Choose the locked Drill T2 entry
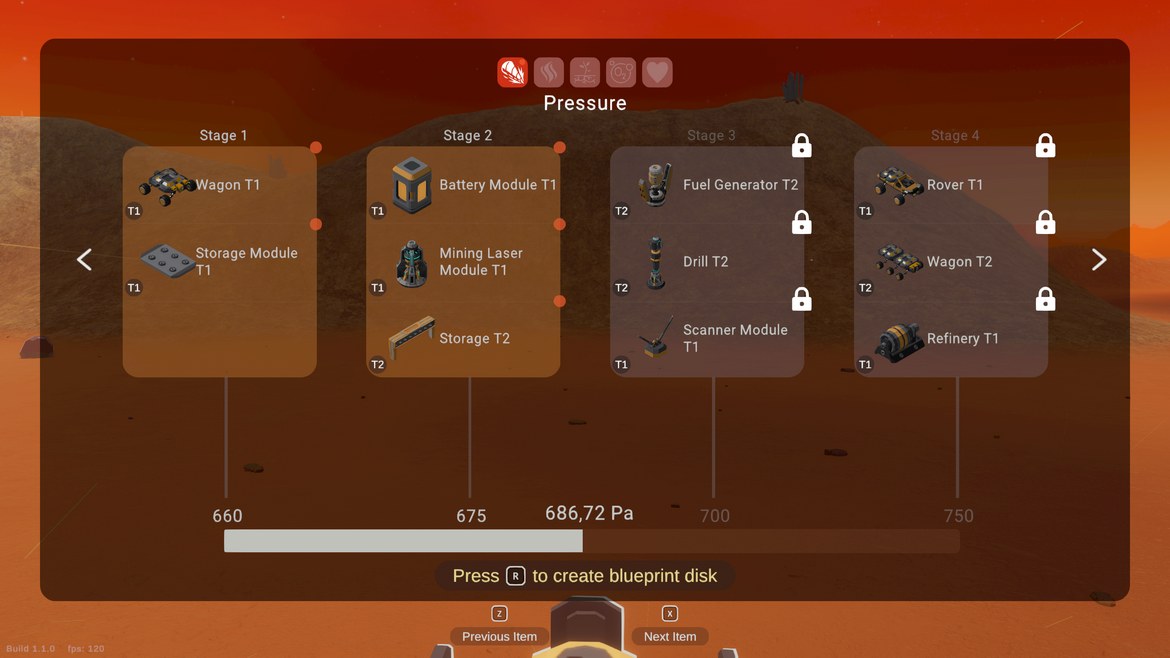The height and width of the screenshot is (658, 1170). pyautogui.click(x=707, y=262)
